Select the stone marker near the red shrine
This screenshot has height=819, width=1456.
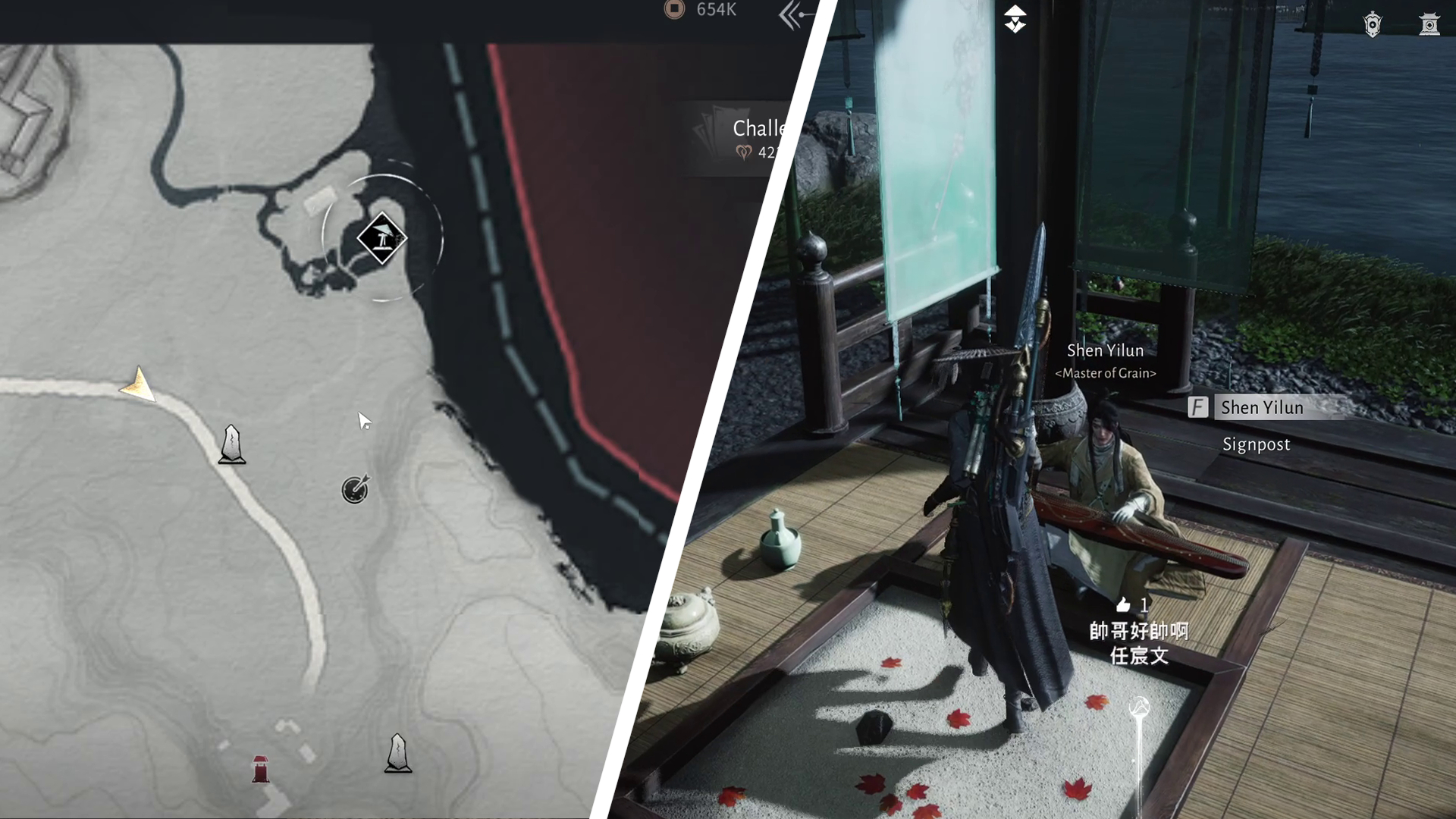point(397,754)
